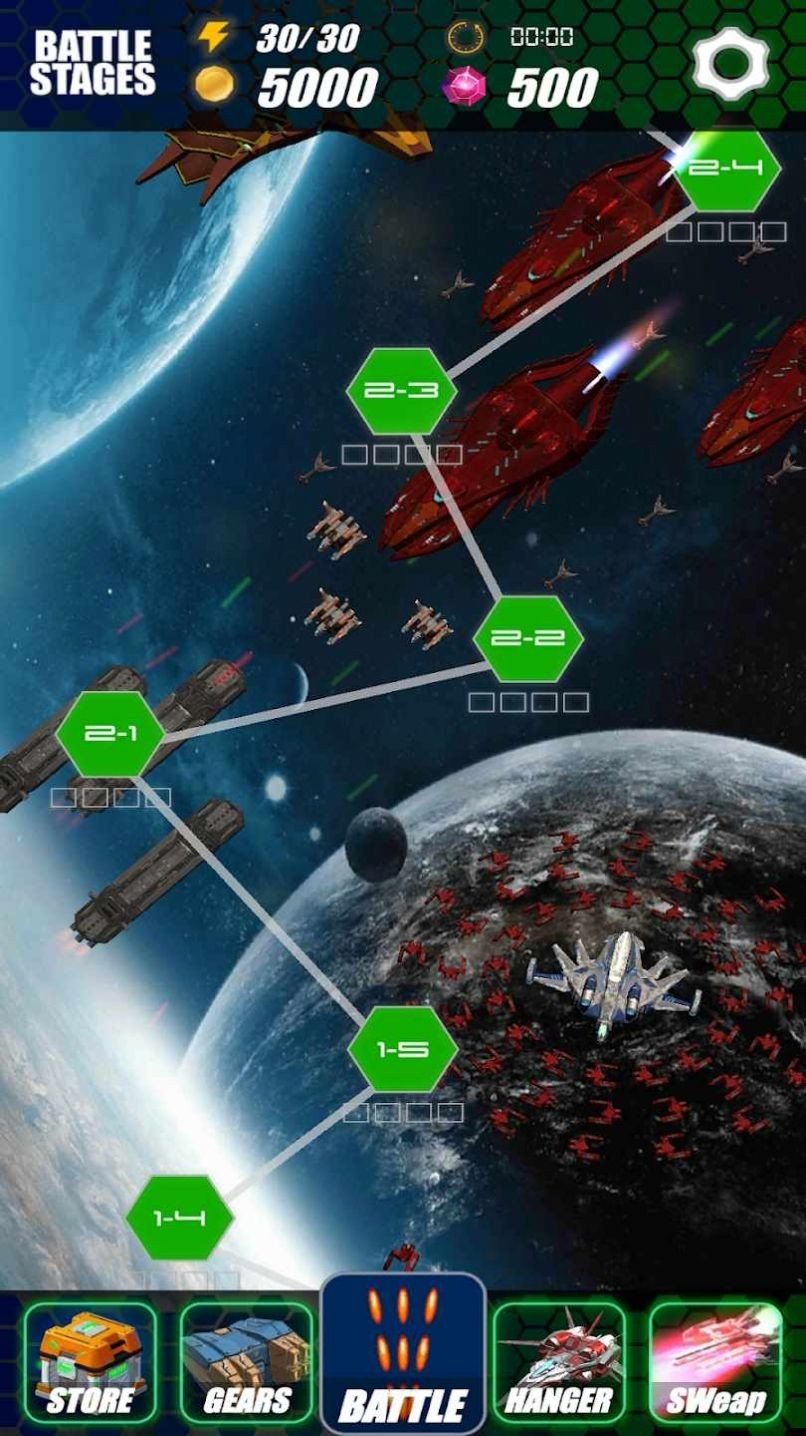Open the settings gear icon
This screenshot has width=806, height=1436.
pyautogui.click(x=731, y=62)
